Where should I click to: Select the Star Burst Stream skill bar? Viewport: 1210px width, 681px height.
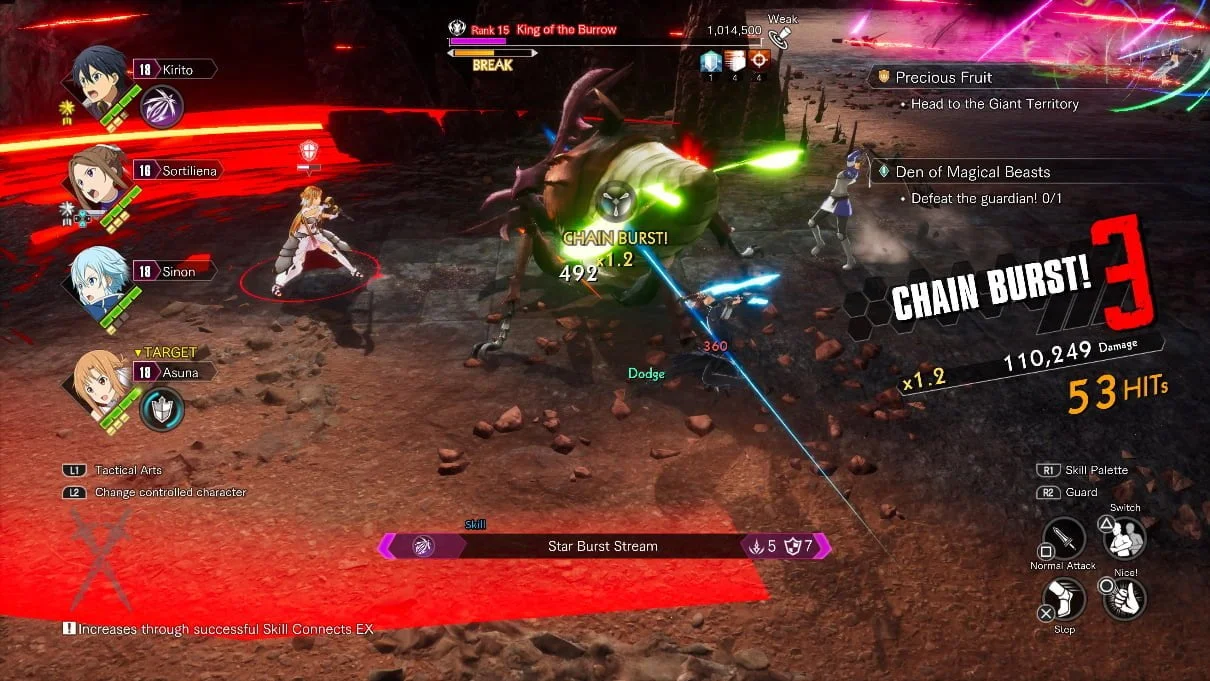[603, 546]
